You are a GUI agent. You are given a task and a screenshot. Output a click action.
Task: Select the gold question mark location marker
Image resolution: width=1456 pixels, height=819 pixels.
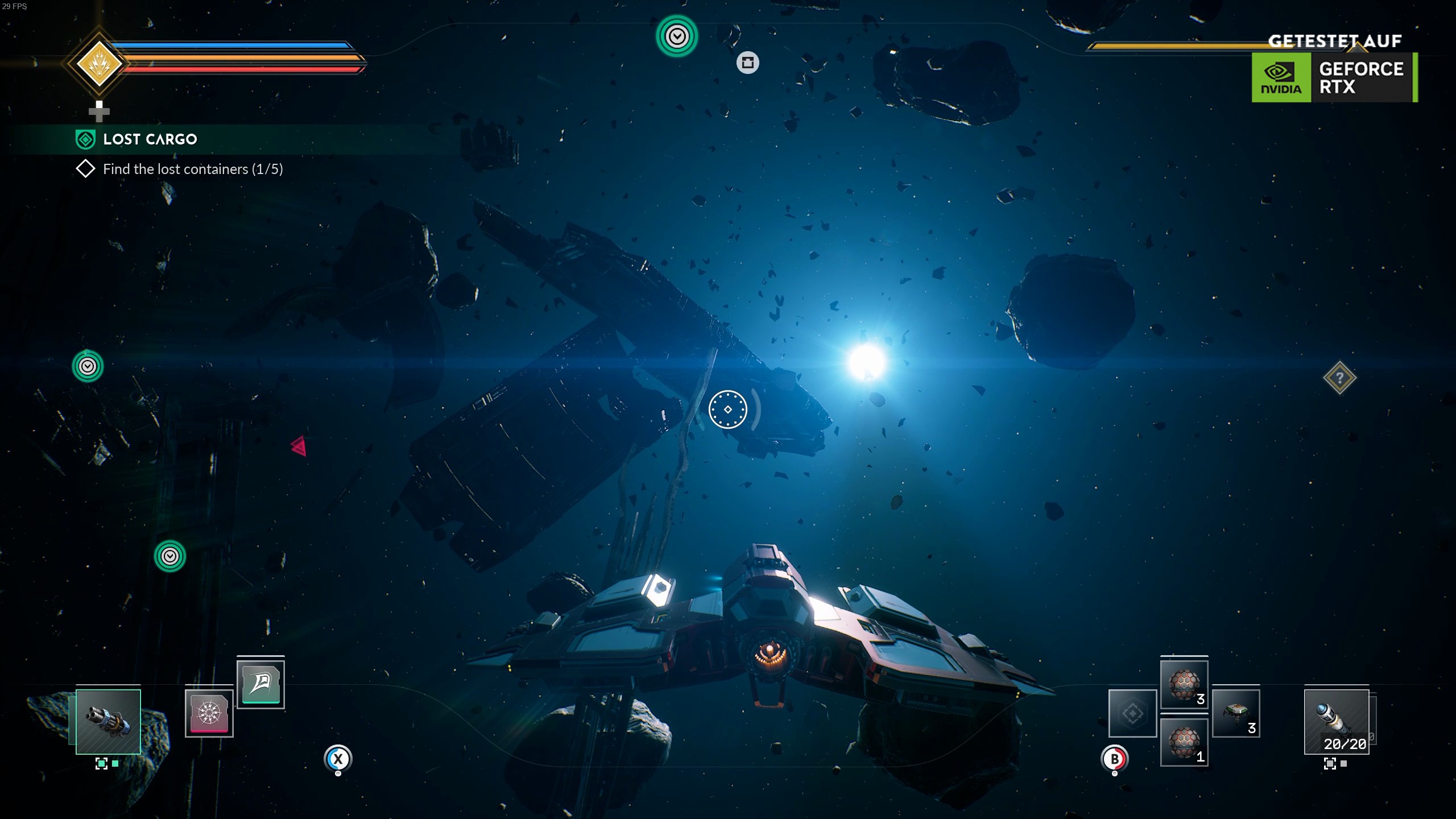[x=1339, y=378]
